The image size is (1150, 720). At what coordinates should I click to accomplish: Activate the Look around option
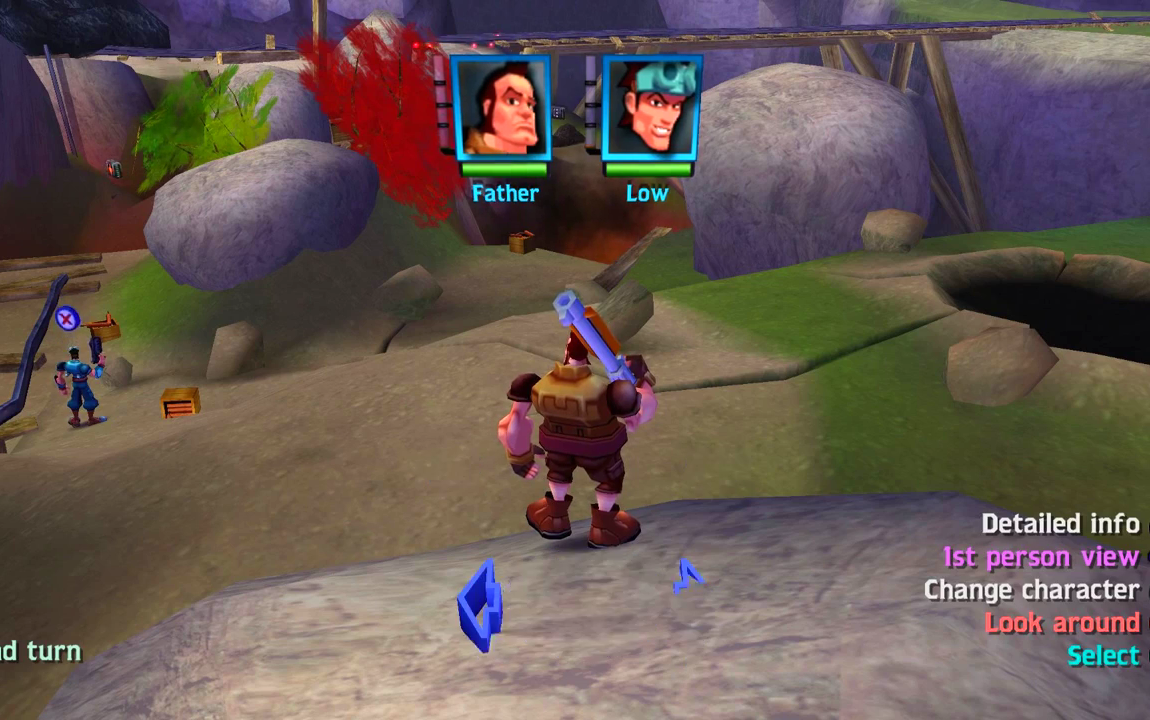[x=1062, y=623]
